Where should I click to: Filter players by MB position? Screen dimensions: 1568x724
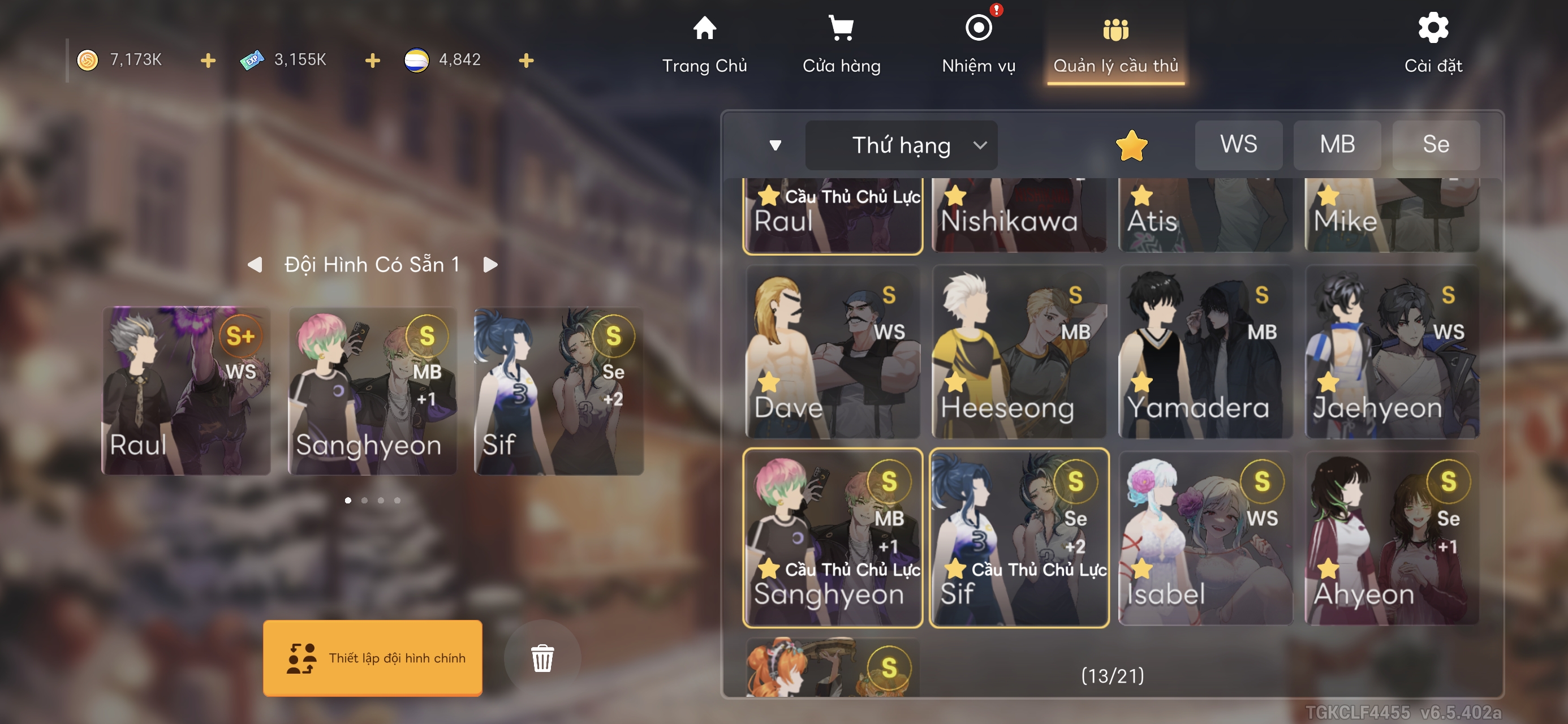[1337, 145]
